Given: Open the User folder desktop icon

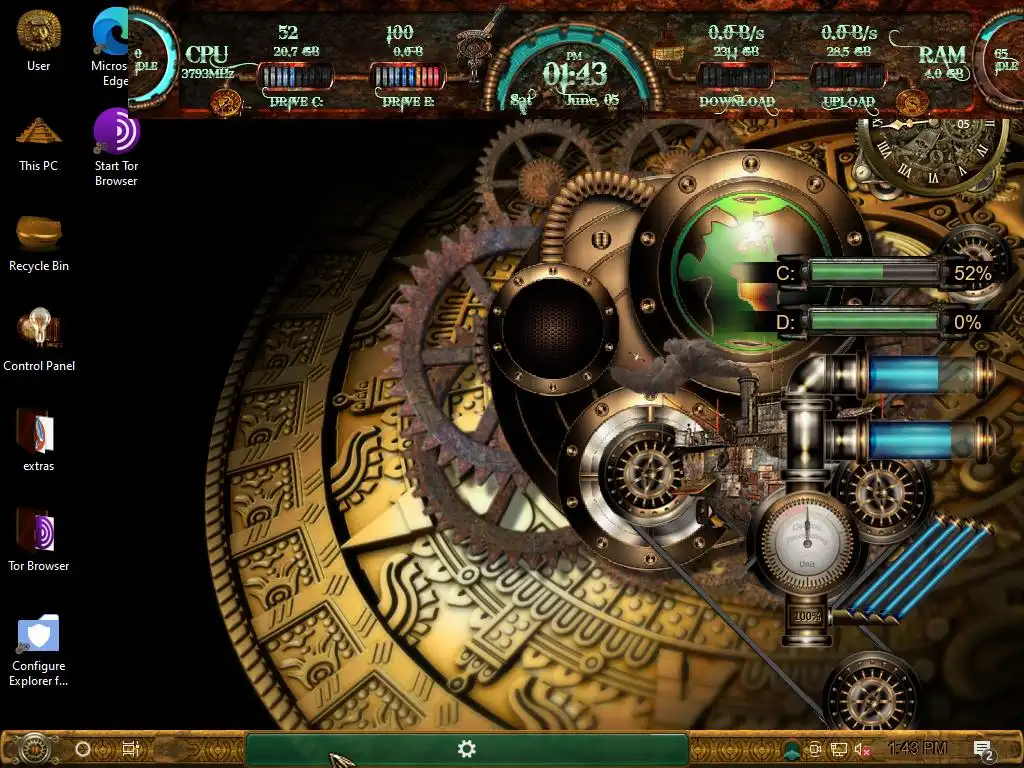Looking at the screenshot, I should tap(38, 34).
